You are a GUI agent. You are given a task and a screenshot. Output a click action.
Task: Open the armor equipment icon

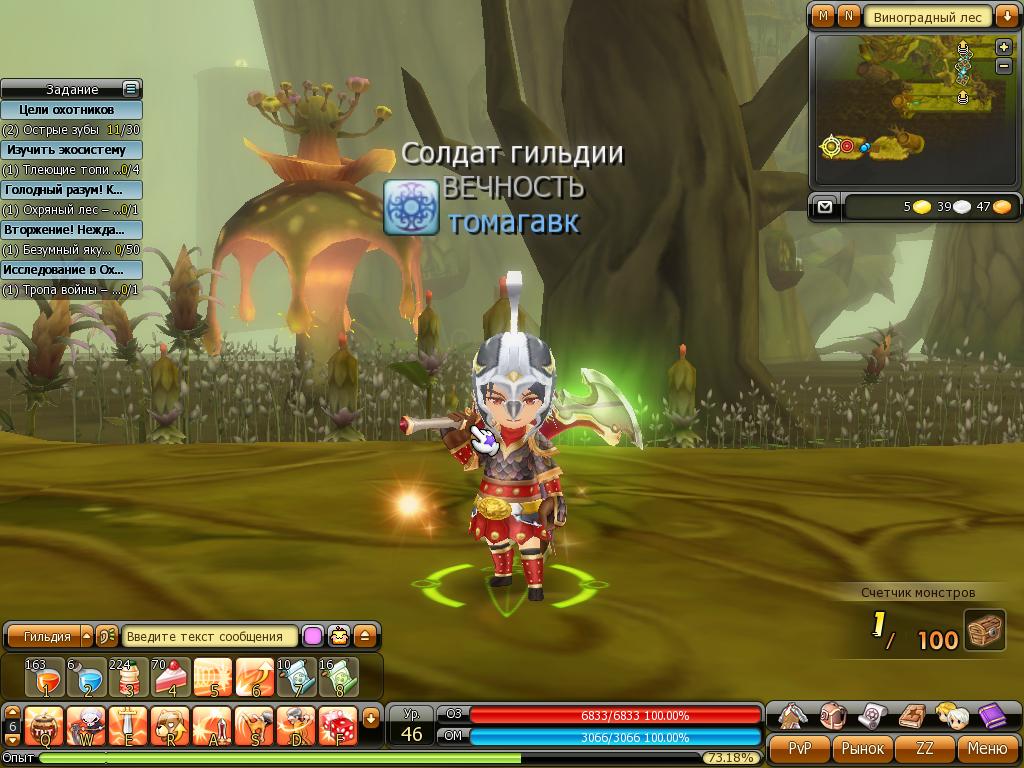click(794, 716)
